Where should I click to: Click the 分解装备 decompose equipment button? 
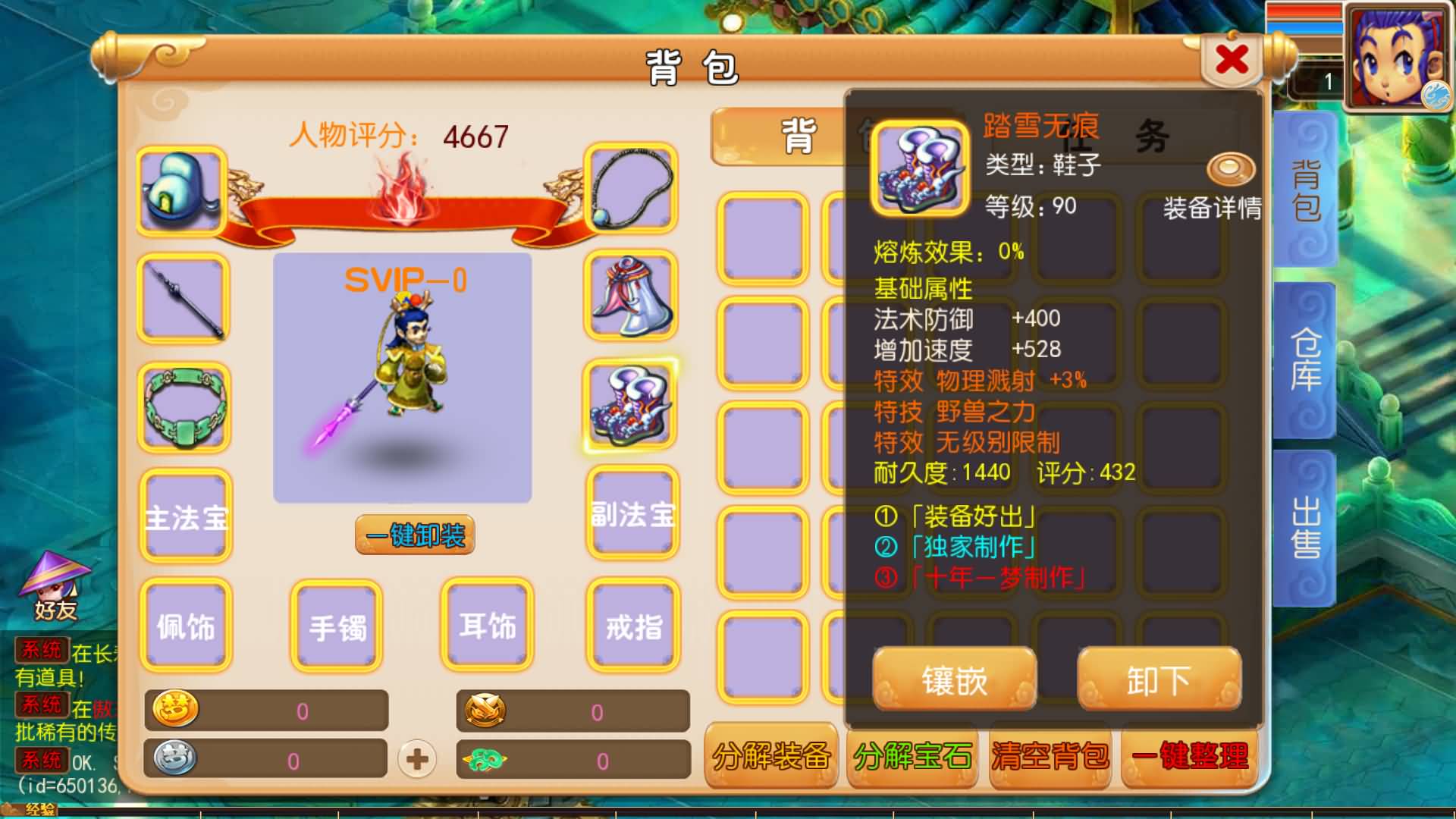(x=770, y=756)
